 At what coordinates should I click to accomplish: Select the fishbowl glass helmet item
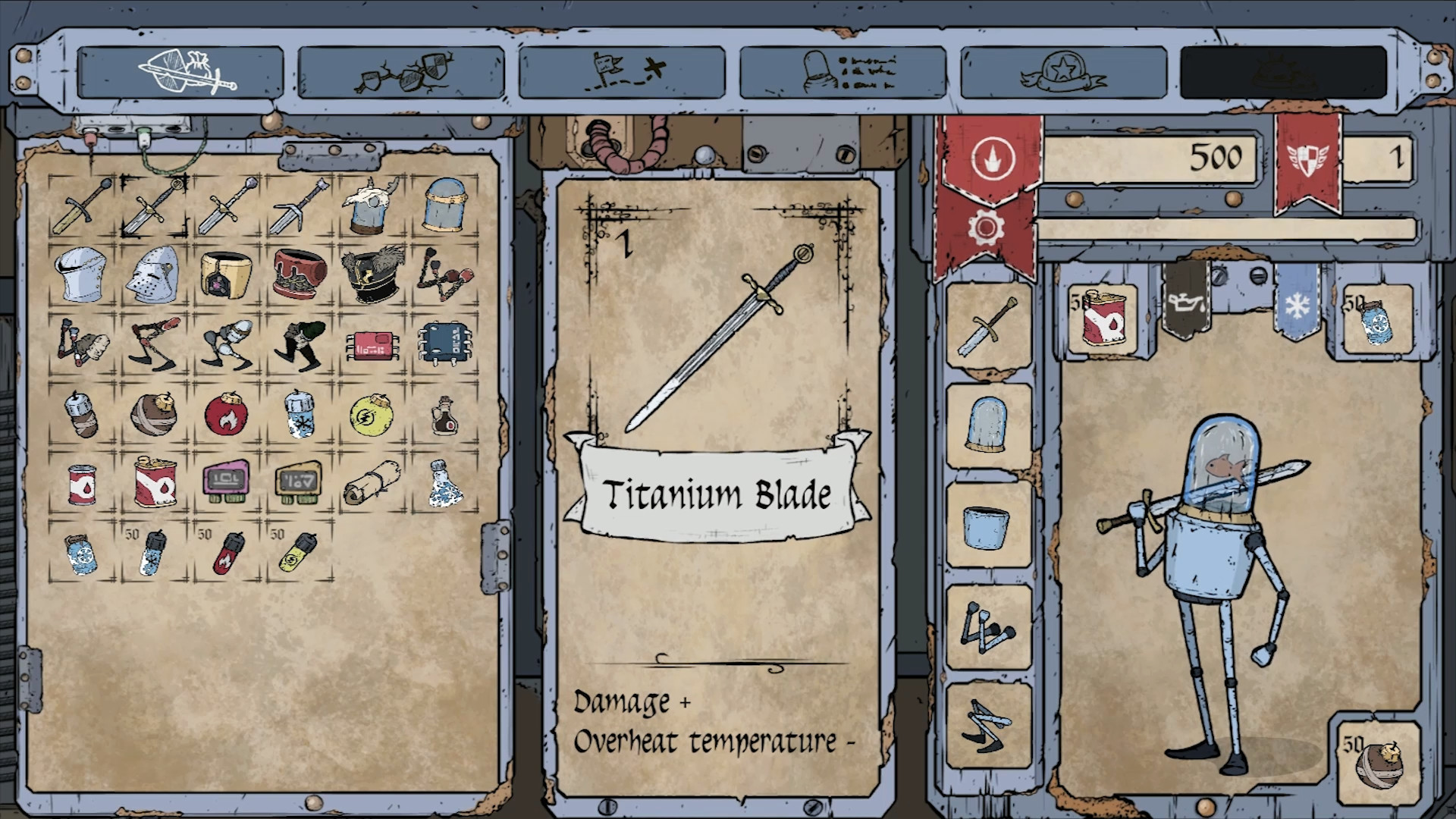click(x=444, y=206)
